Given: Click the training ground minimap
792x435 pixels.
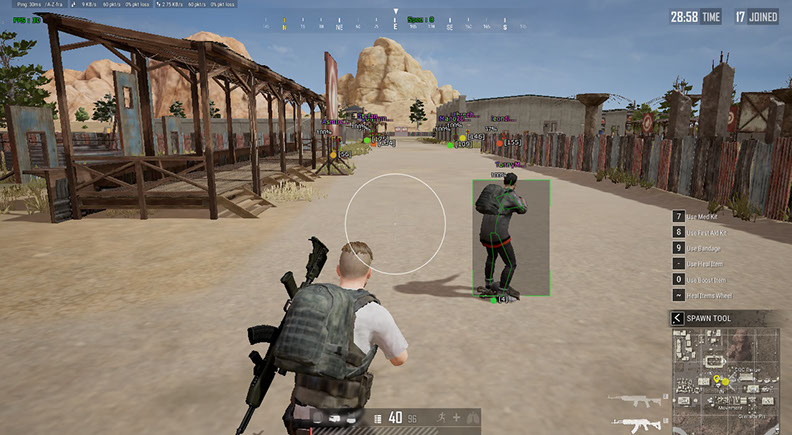Looking at the screenshot, I should (729, 380).
